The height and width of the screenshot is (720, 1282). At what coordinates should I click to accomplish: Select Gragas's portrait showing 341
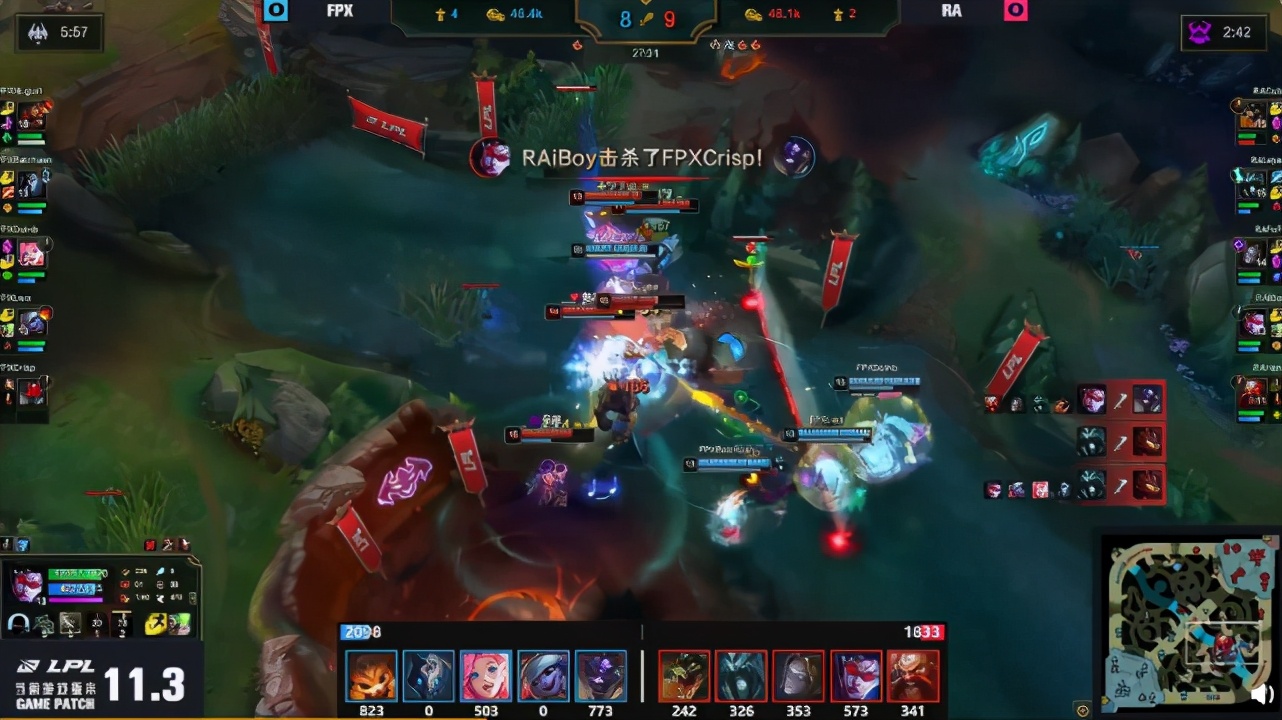pyautogui.click(x=913, y=676)
